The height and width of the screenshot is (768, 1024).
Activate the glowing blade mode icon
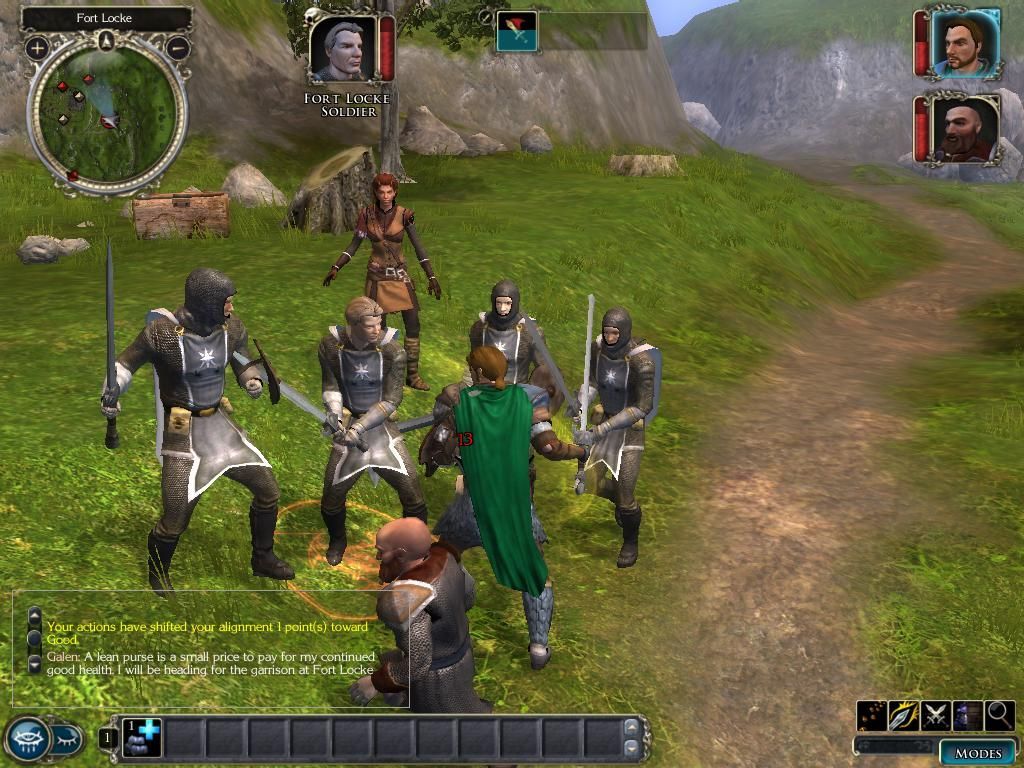click(904, 715)
